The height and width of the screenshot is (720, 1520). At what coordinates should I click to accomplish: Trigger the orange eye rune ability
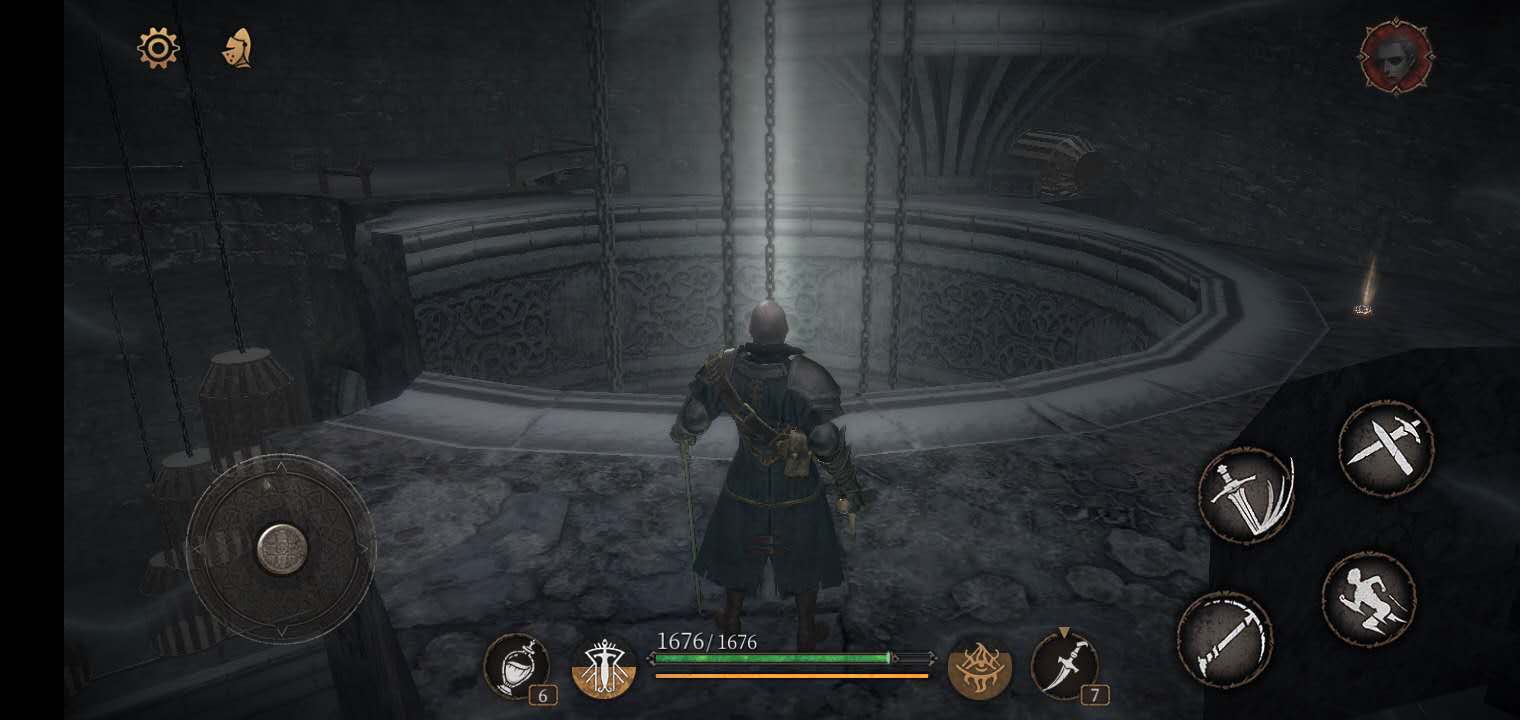click(x=979, y=667)
